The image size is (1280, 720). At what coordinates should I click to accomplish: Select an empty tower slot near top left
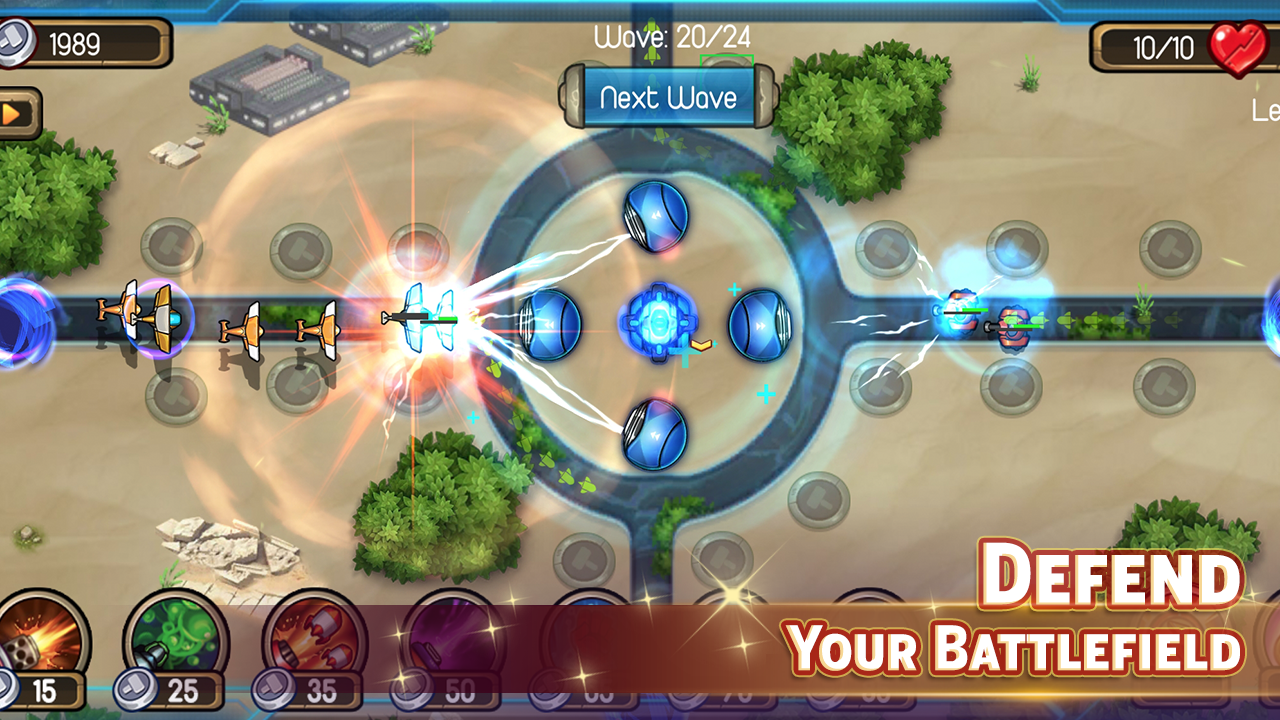pos(172,245)
